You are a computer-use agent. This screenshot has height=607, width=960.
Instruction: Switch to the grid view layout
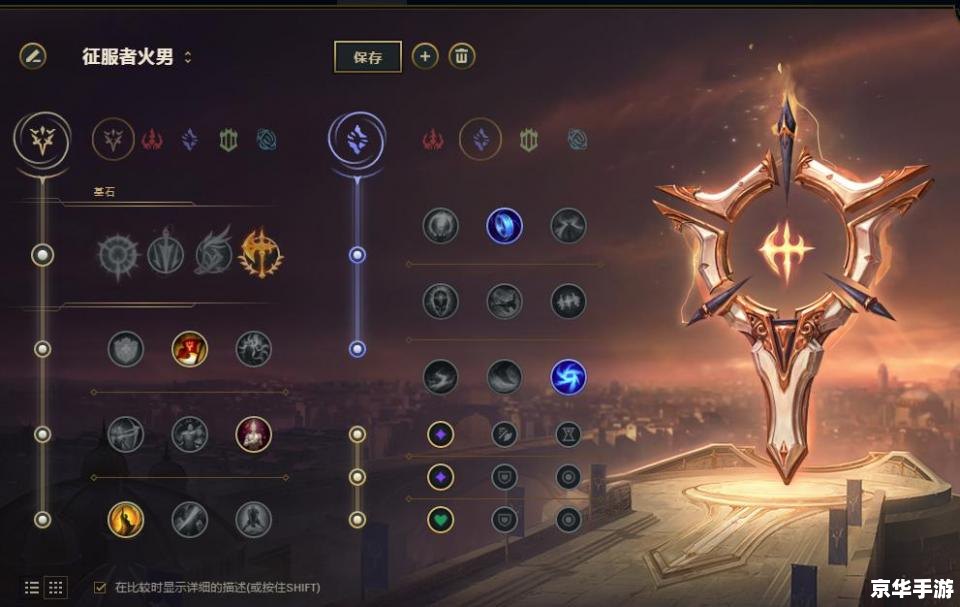coord(56,587)
